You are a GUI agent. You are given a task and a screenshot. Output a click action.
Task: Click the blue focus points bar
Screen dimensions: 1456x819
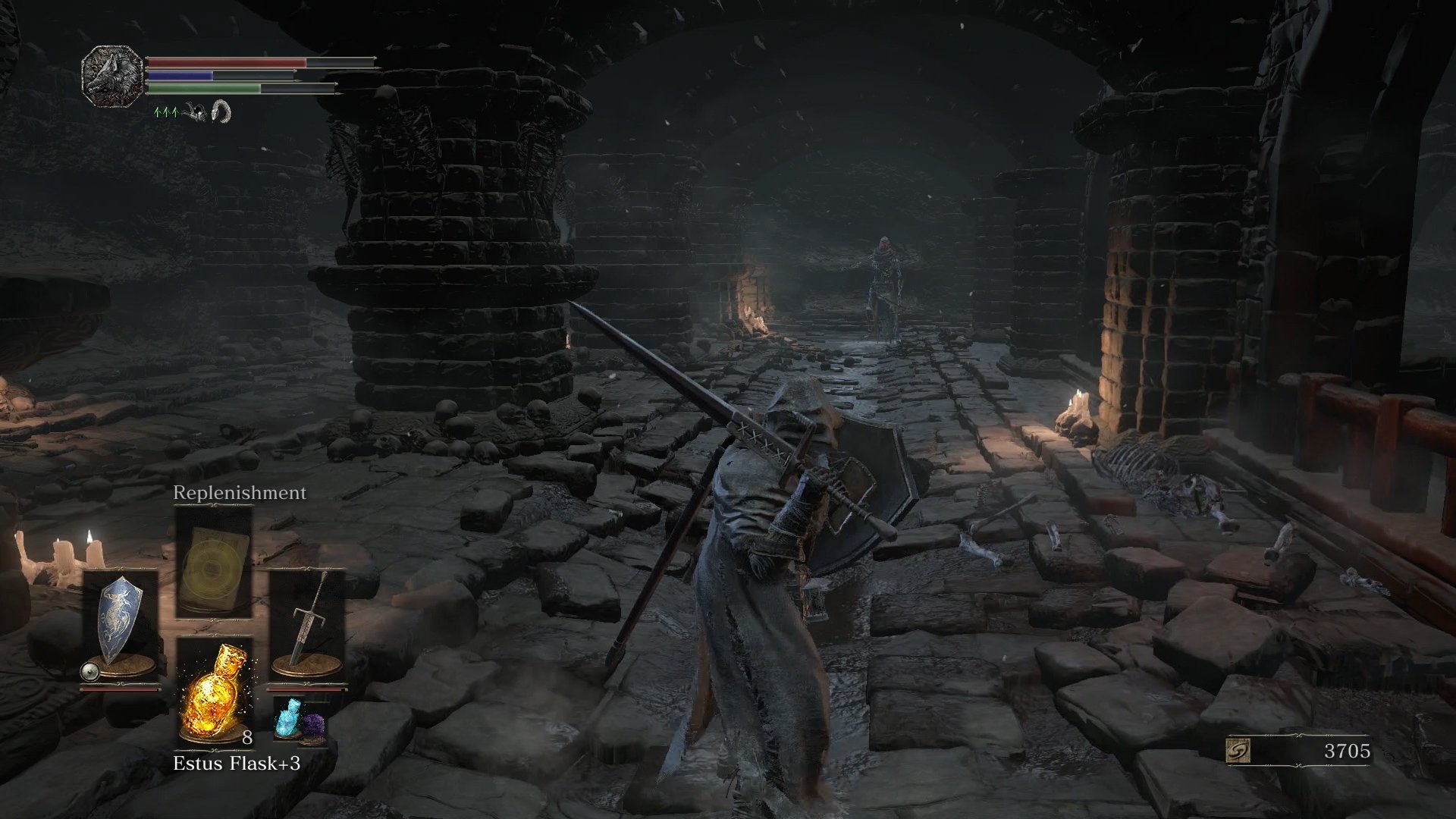click(x=182, y=76)
